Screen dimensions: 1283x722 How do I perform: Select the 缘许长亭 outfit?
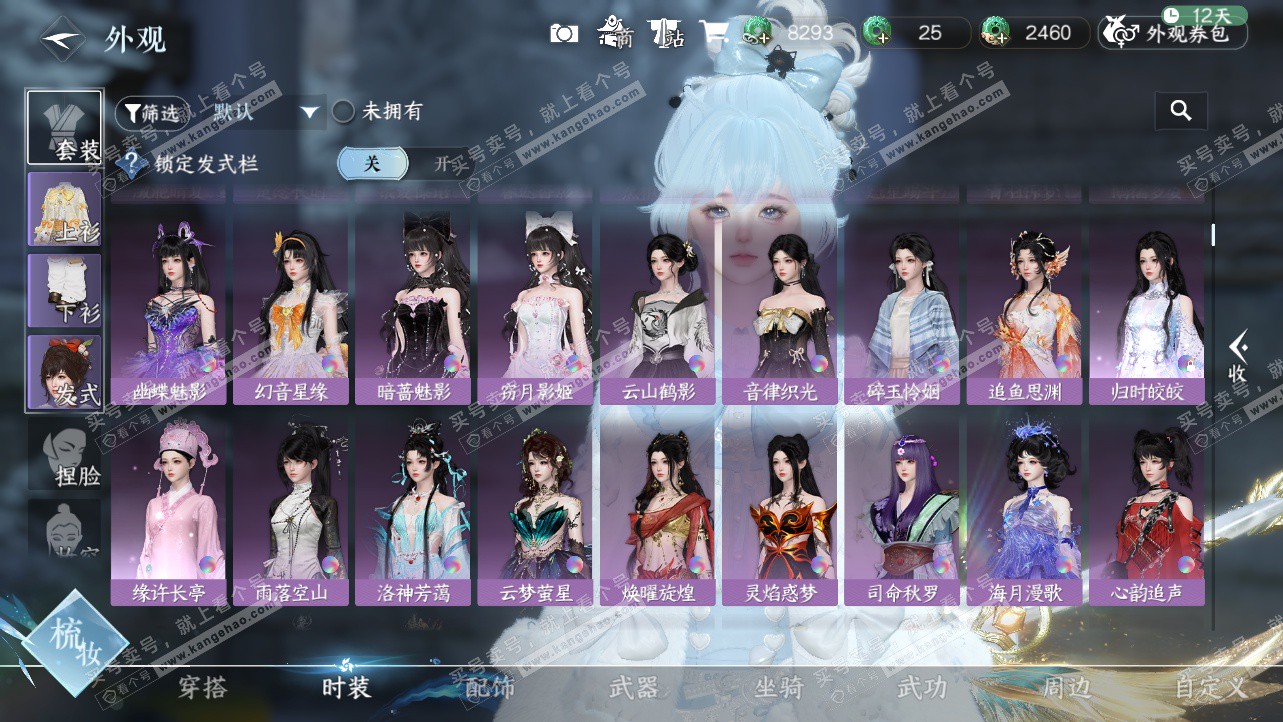click(x=169, y=512)
